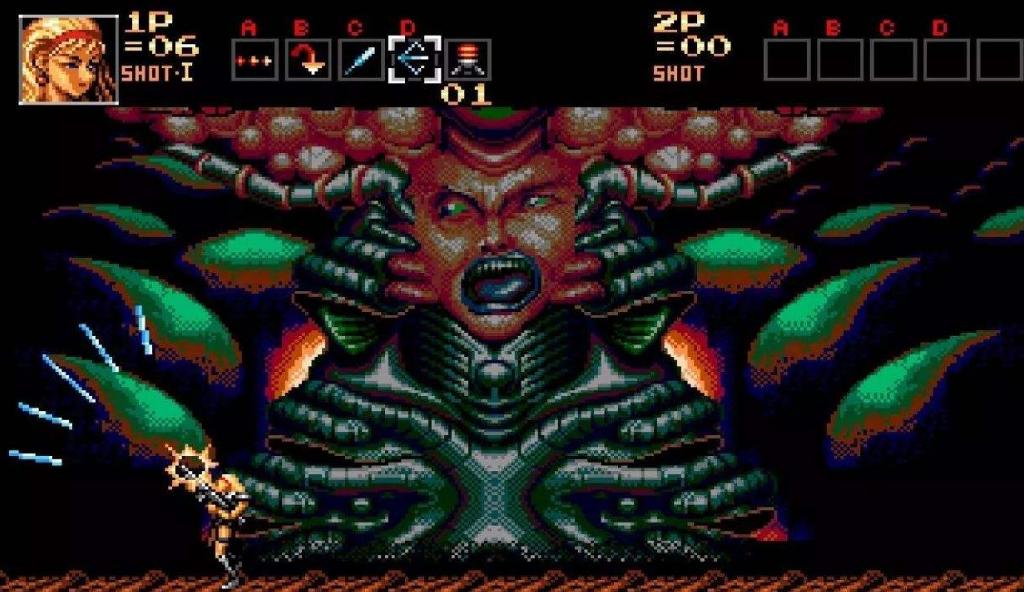Switch to weapon C, the blue laser
This screenshot has height=592, width=1024.
click(360, 60)
